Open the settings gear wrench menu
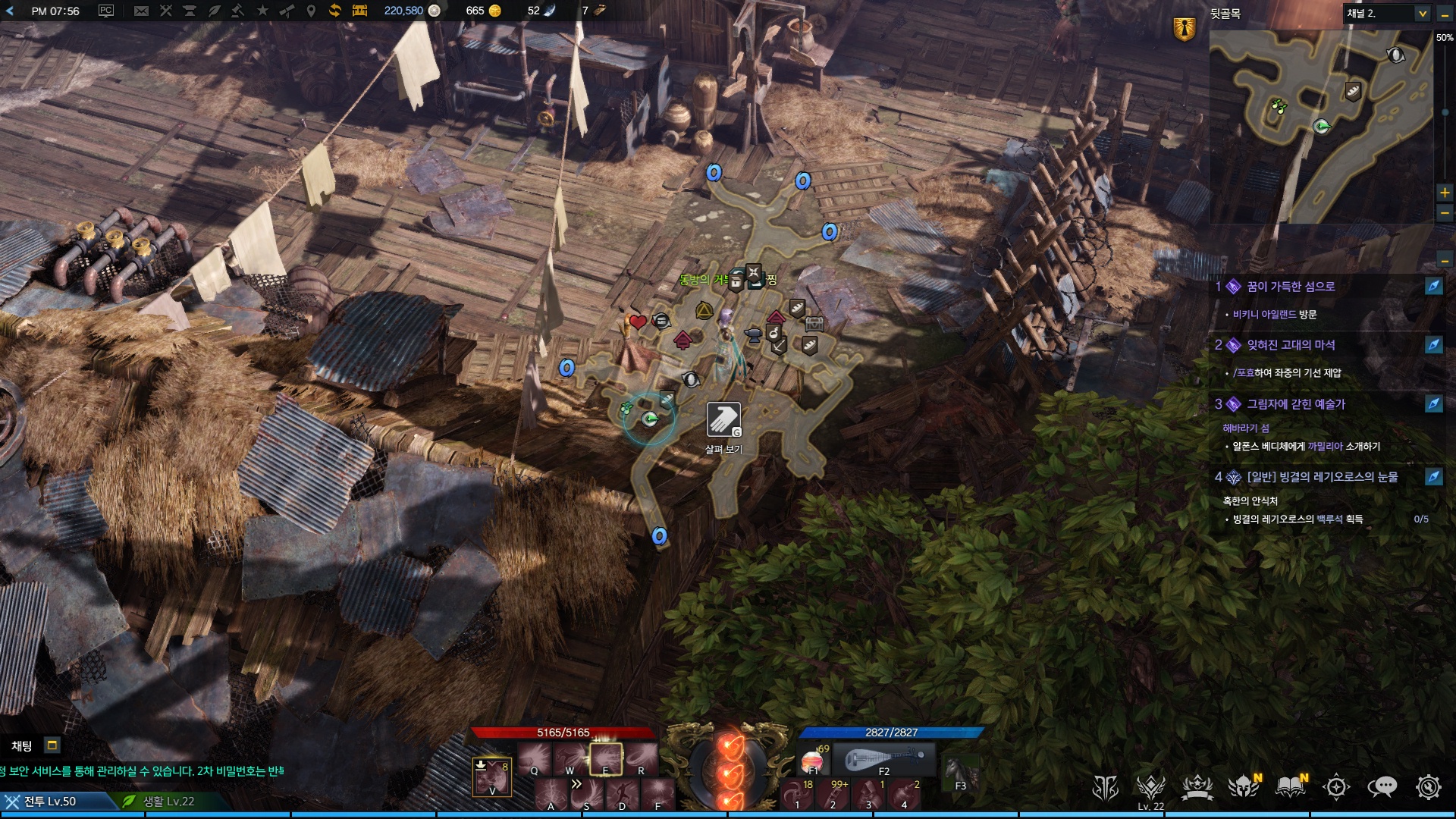This screenshot has width=1456, height=819. tap(1428, 787)
